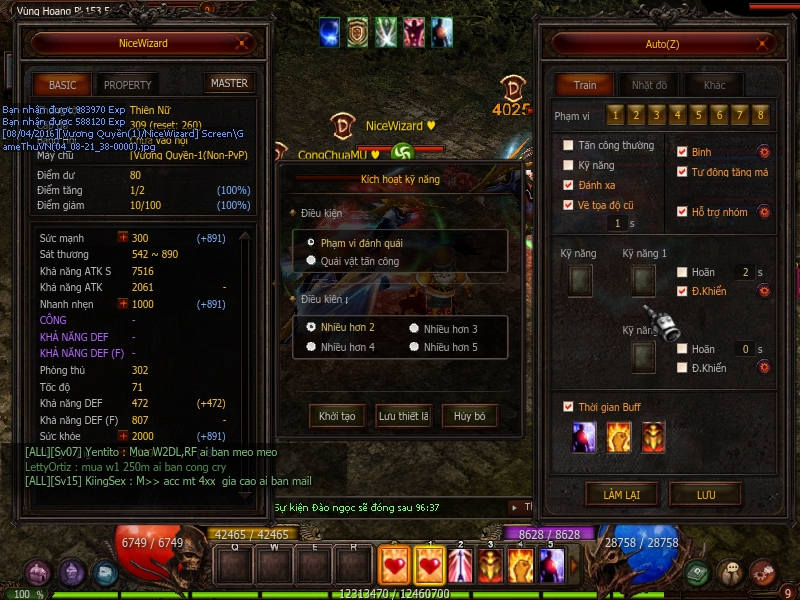Select the first heart potion hotbar slot
The height and width of the screenshot is (600, 800).
(393, 566)
